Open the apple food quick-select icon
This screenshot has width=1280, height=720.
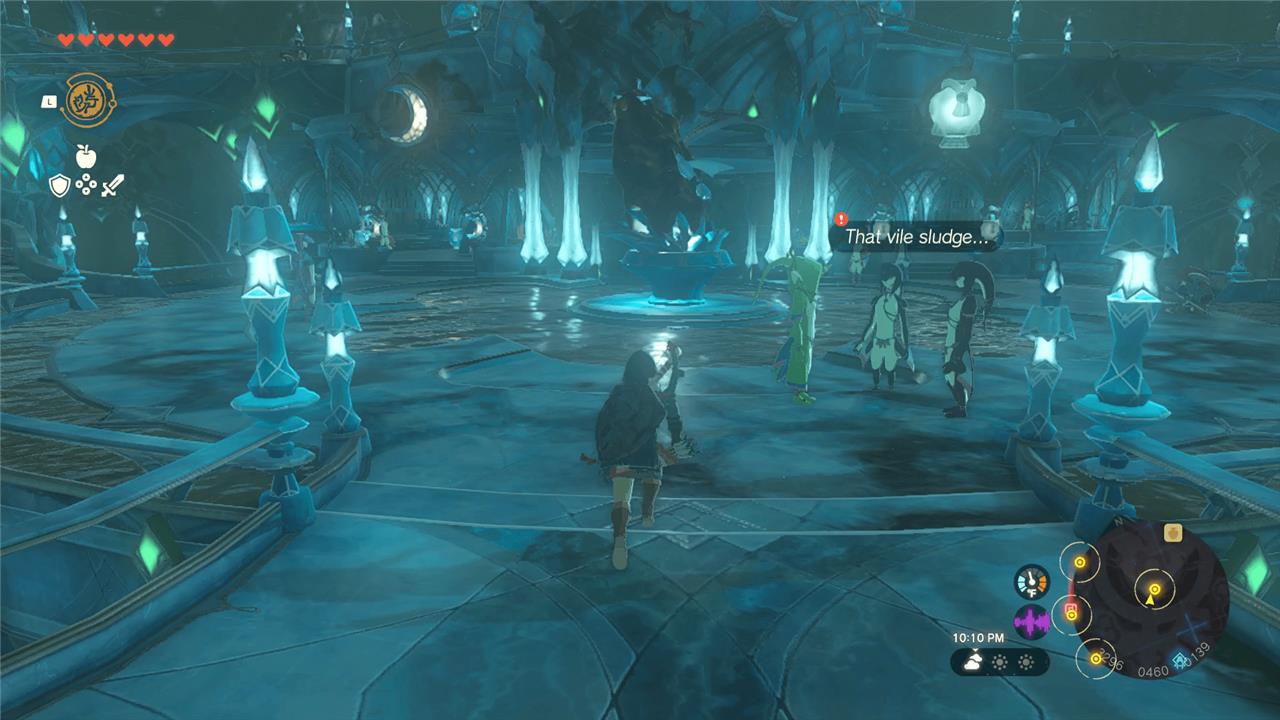[84, 155]
